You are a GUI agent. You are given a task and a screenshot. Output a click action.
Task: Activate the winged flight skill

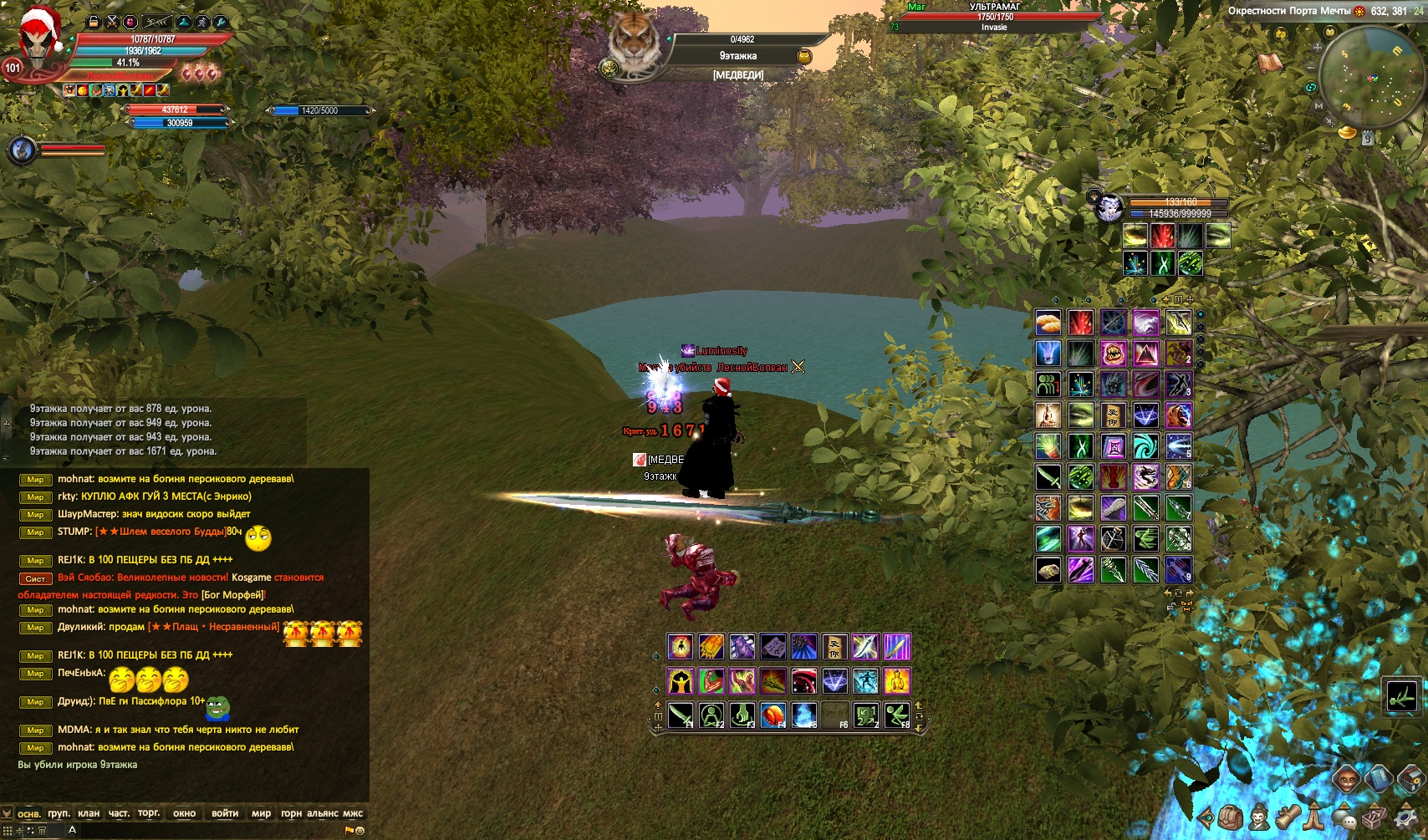(896, 715)
